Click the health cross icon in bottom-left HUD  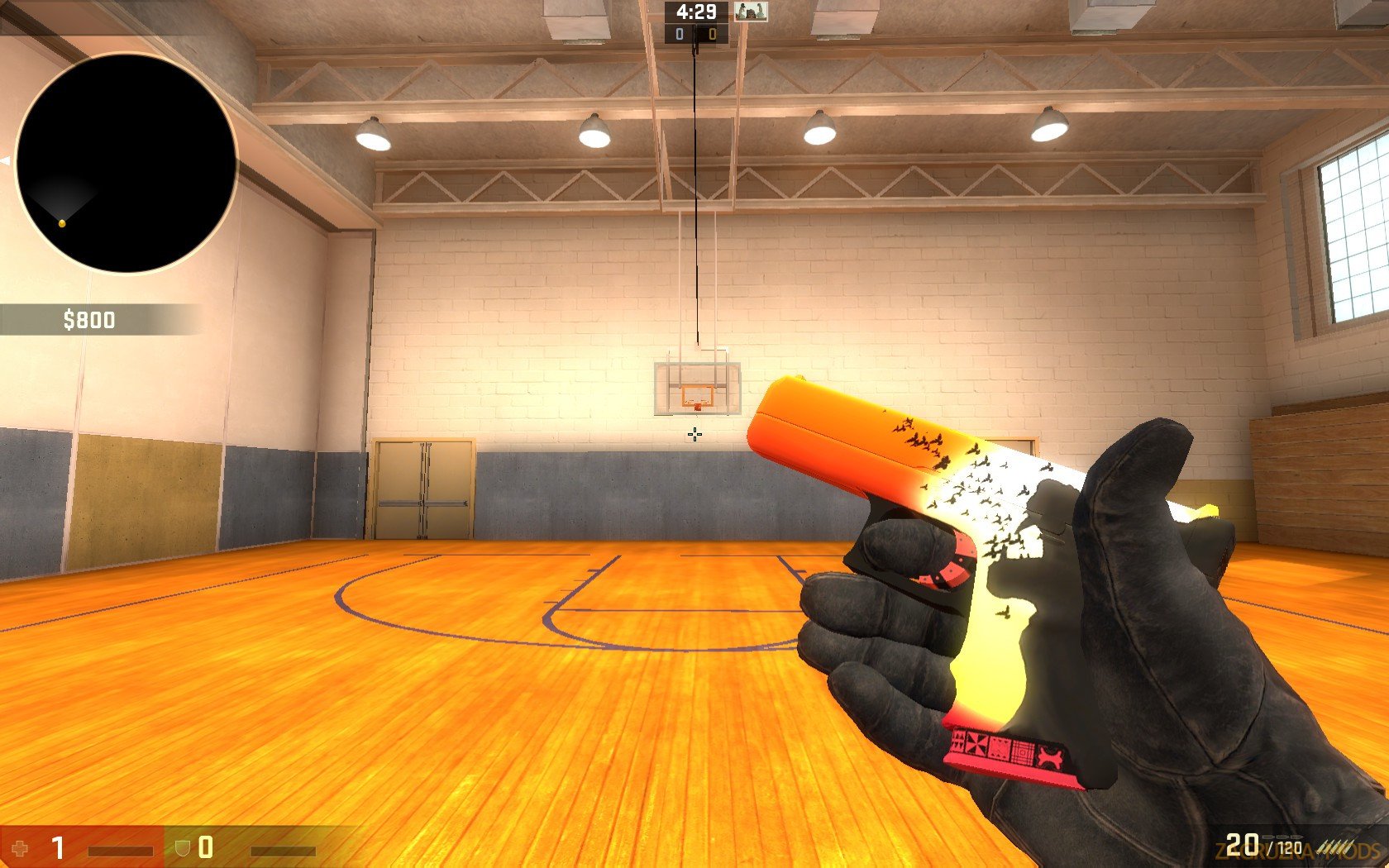pos(20,848)
